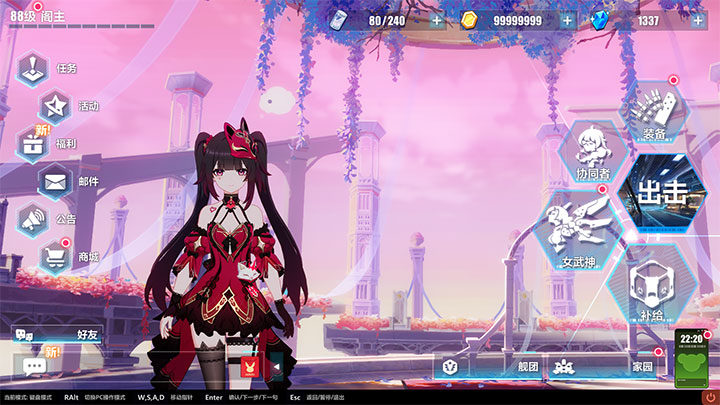Viewport: 720px width, 405px height.
Task: Open the 任务 missions menu
Action: 35,69
